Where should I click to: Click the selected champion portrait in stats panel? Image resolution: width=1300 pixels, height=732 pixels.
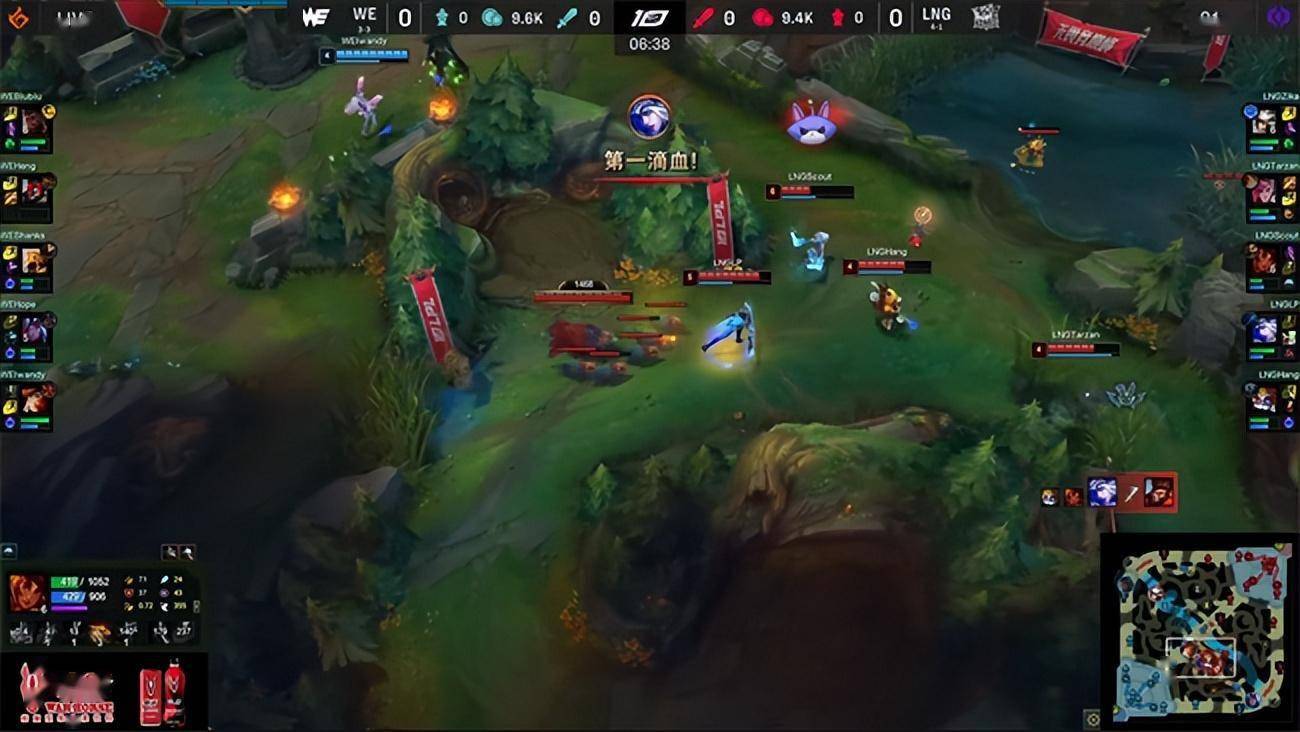[27, 592]
